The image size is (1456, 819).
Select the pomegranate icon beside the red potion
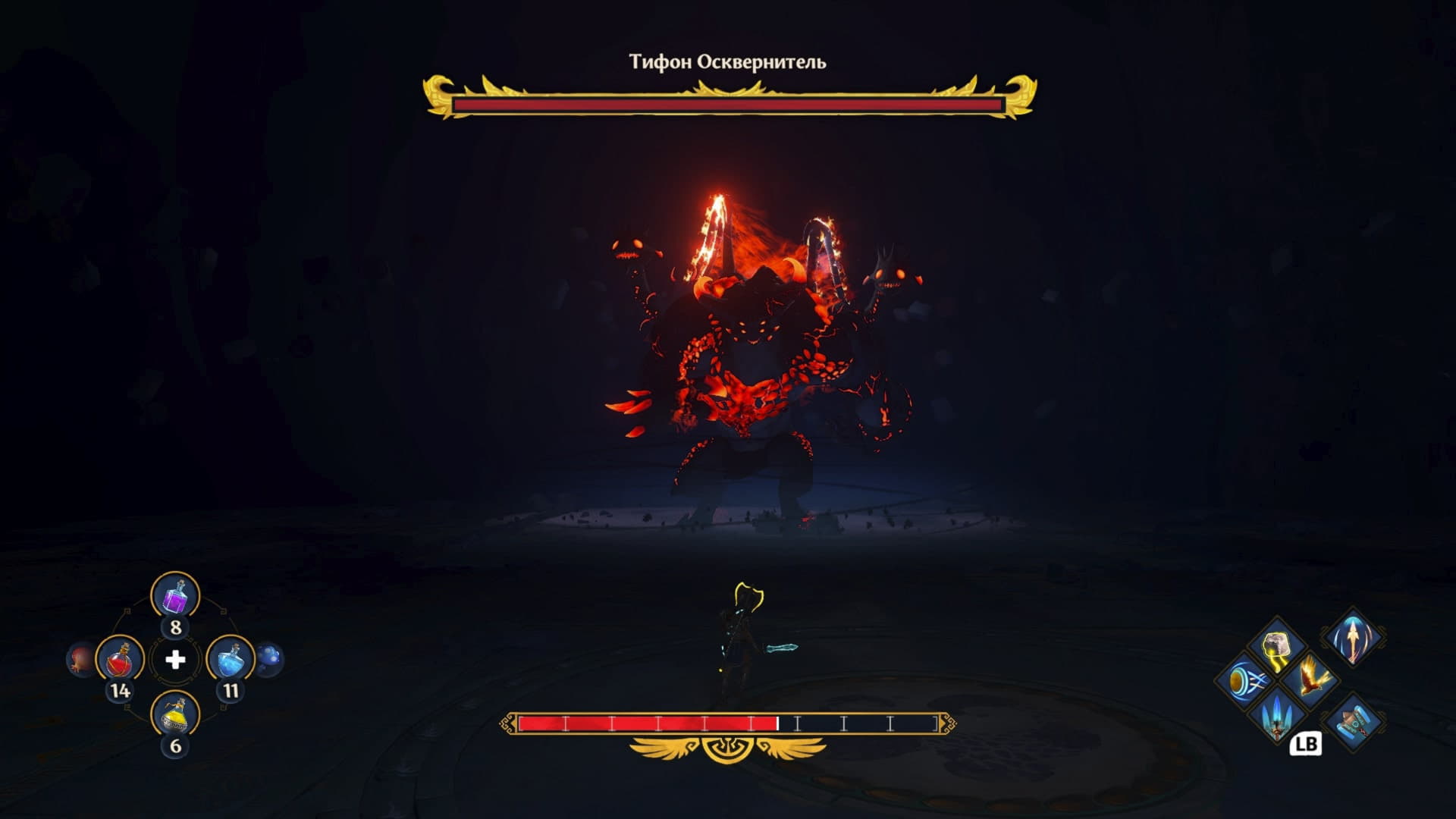click(x=80, y=659)
